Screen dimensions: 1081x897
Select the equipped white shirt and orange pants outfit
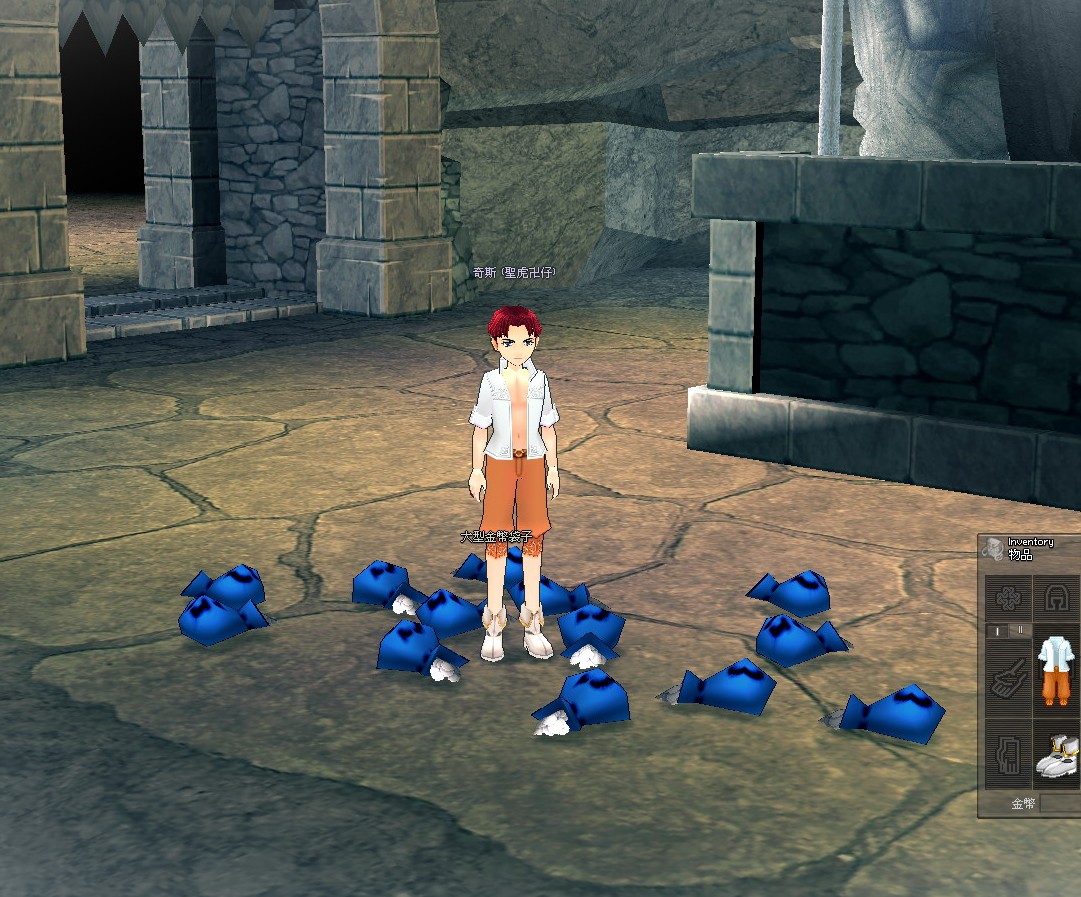(1056, 672)
